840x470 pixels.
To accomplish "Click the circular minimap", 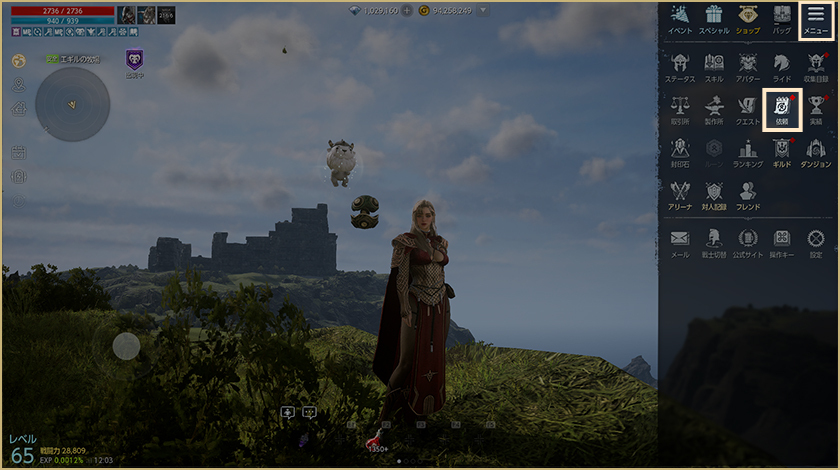I will pyautogui.click(x=72, y=104).
